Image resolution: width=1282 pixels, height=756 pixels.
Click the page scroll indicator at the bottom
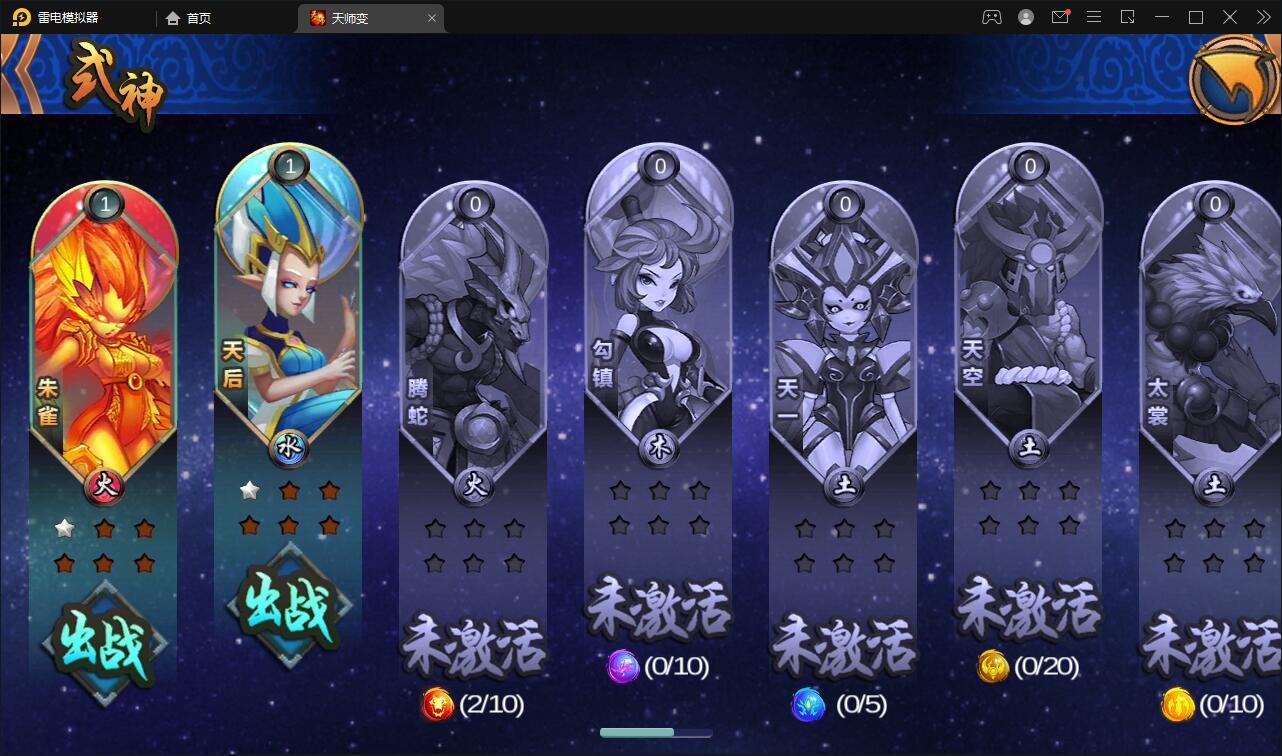pos(654,732)
